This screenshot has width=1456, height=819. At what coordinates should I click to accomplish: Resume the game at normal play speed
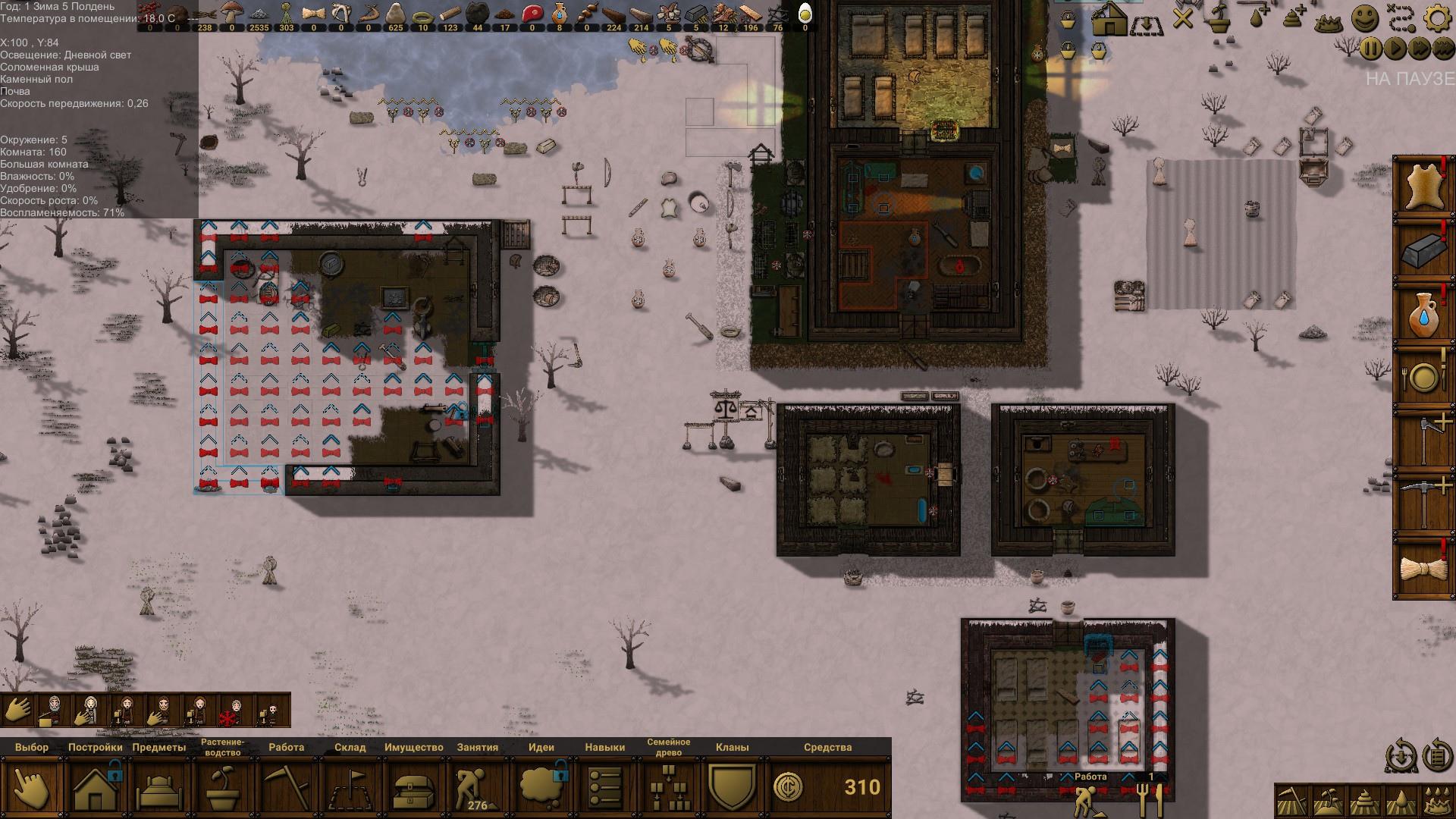click(x=1395, y=49)
